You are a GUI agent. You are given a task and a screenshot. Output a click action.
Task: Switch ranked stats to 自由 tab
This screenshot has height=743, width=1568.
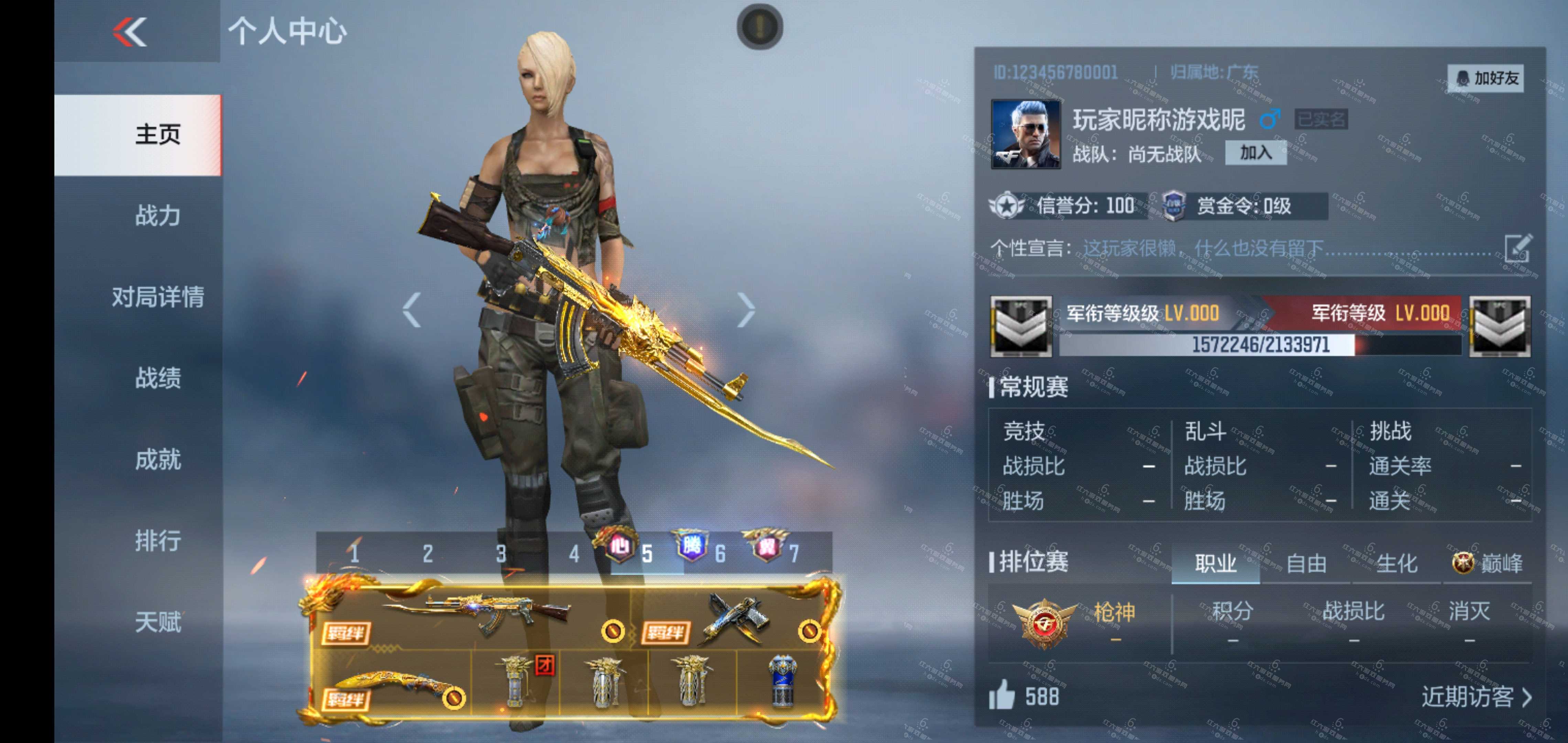pos(1306,564)
